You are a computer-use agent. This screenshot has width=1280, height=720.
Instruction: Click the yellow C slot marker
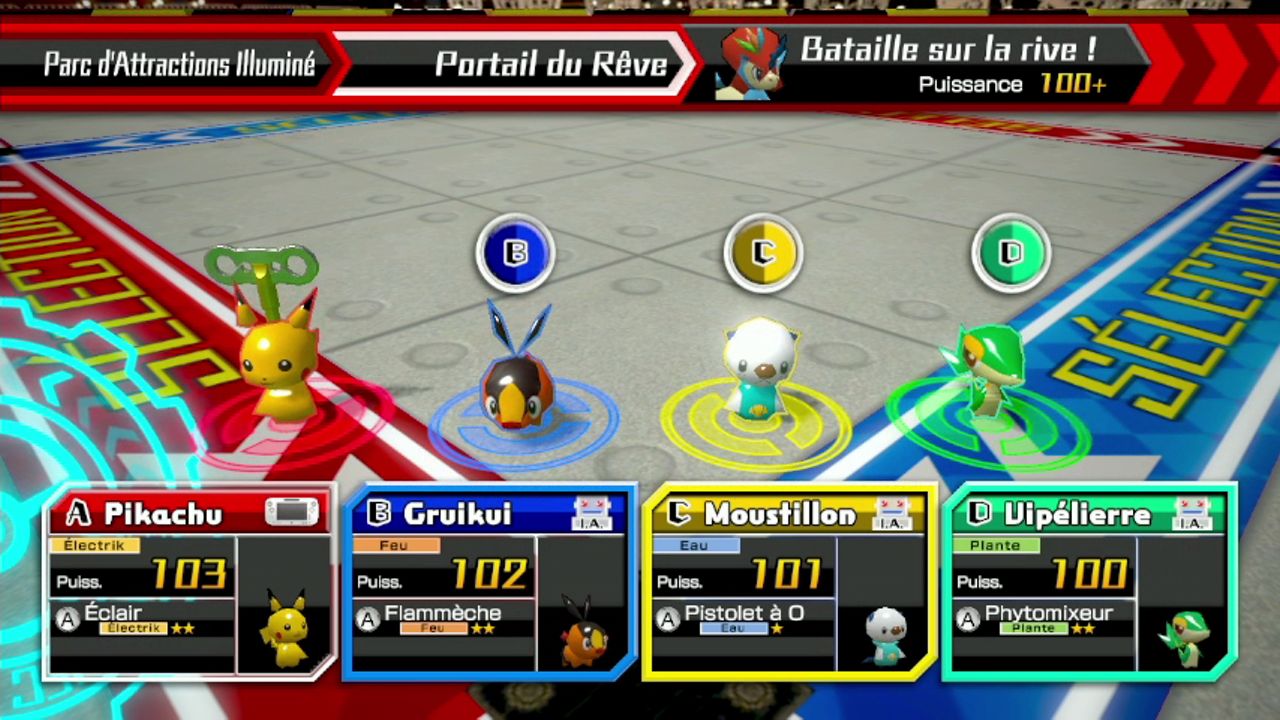pos(763,252)
